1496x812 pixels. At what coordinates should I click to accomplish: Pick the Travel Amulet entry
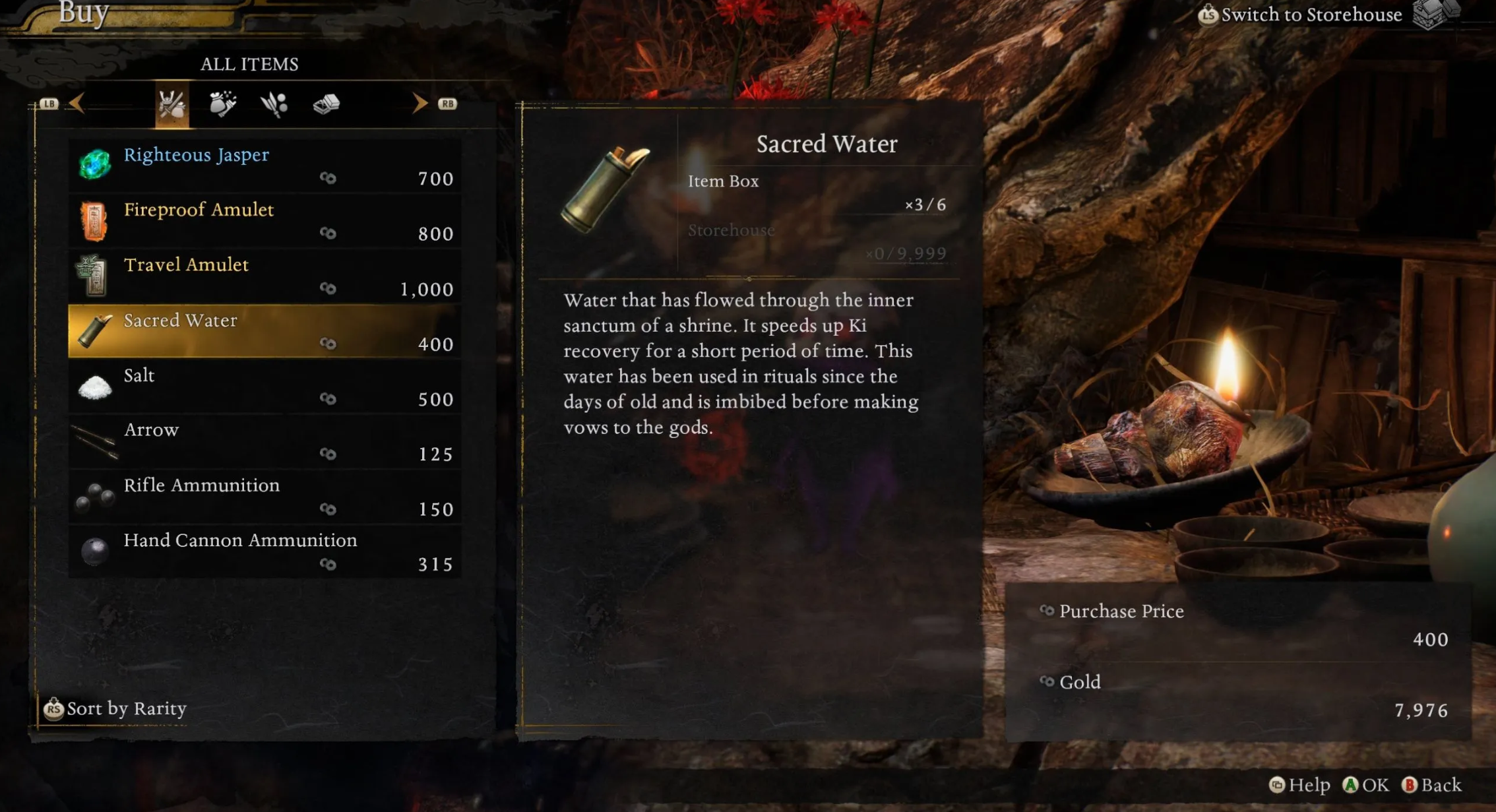(x=264, y=276)
